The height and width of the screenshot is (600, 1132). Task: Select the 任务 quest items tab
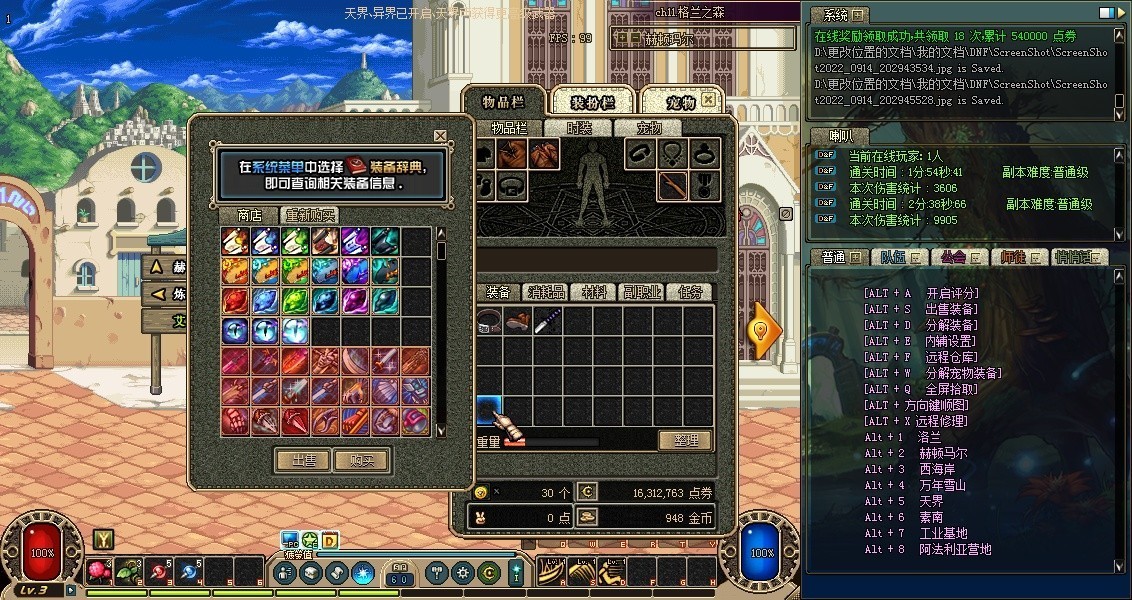[x=690, y=292]
